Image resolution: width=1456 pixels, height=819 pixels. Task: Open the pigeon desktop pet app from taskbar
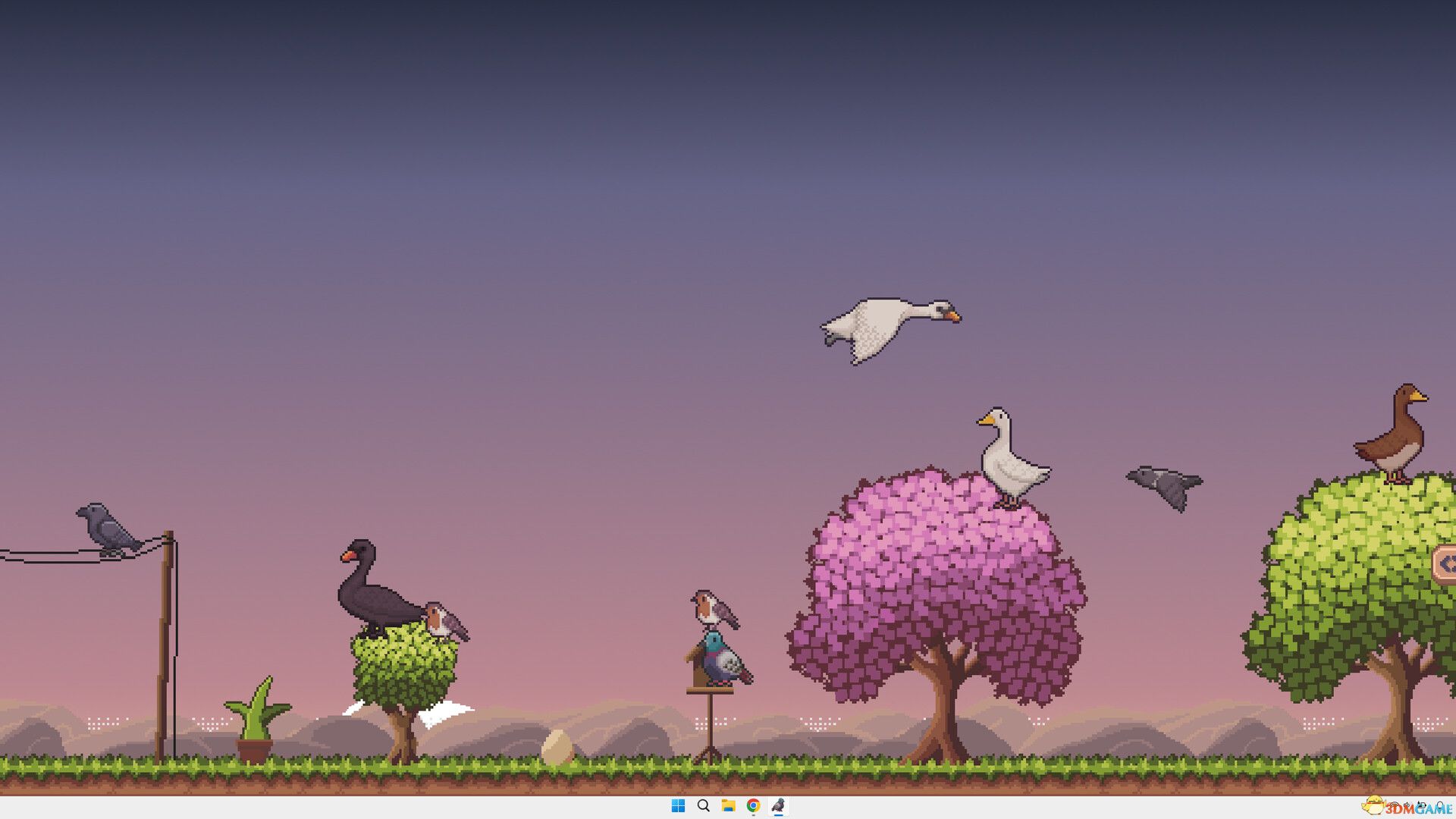pyautogui.click(x=777, y=807)
